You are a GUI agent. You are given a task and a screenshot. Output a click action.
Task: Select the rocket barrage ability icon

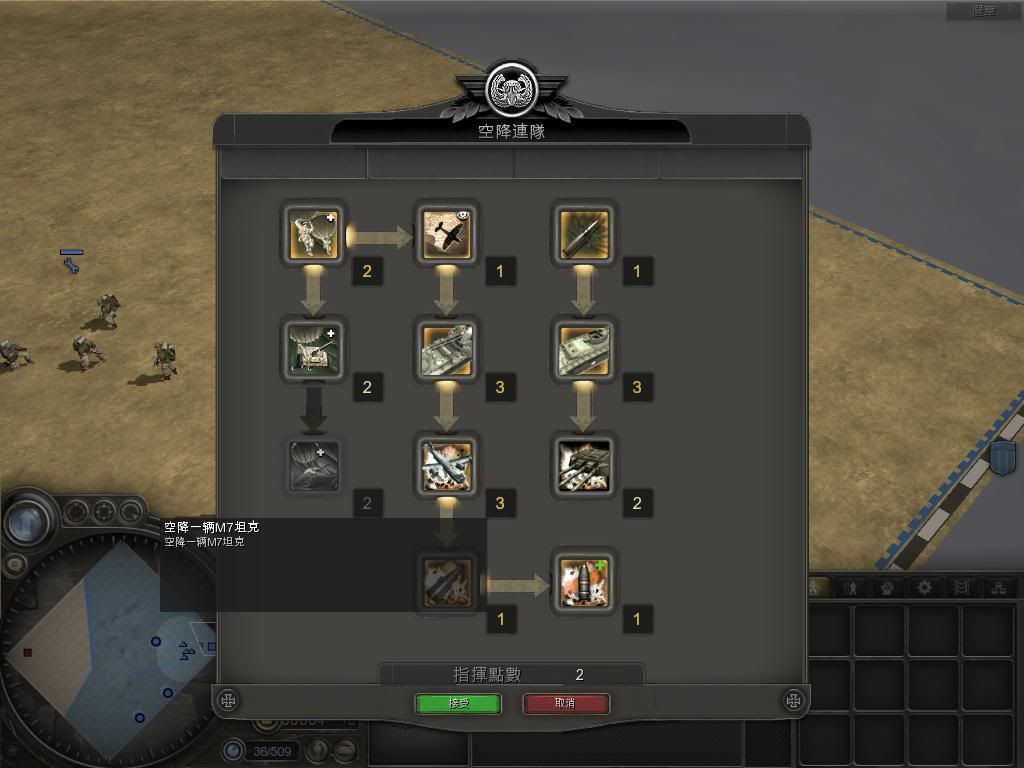tap(584, 466)
